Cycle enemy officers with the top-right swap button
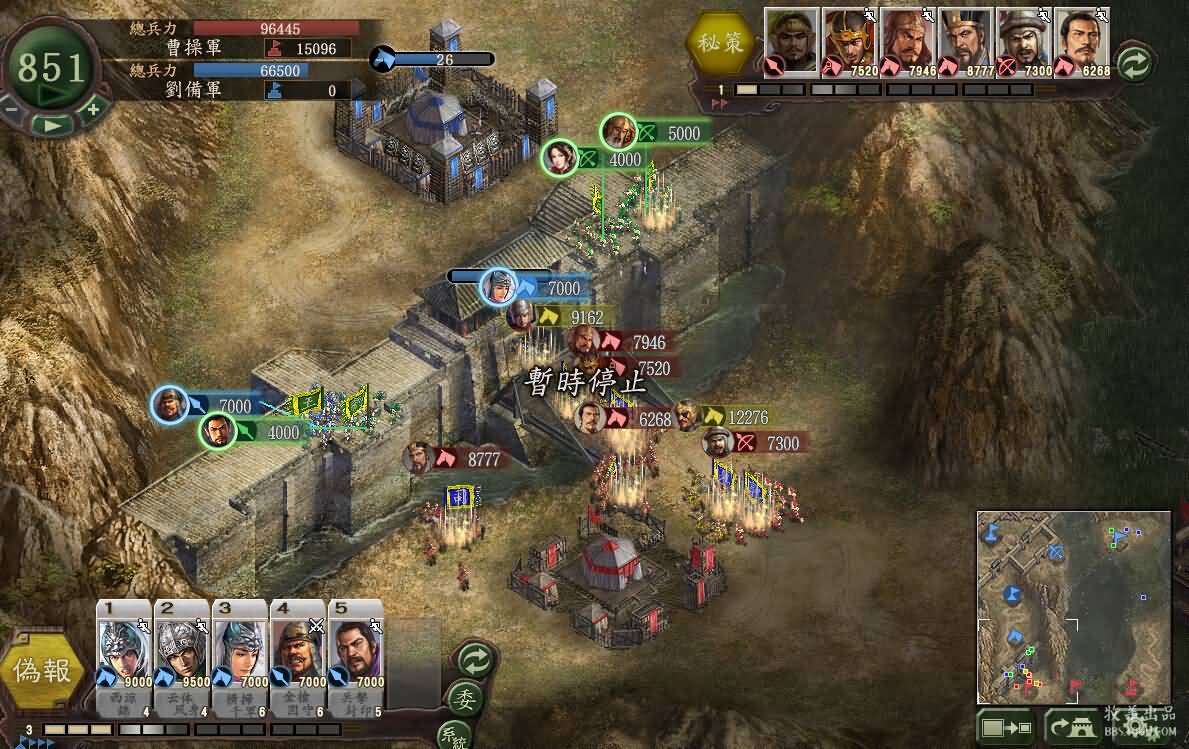The width and height of the screenshot is (1189, 749). click(x=1133, y=63)
